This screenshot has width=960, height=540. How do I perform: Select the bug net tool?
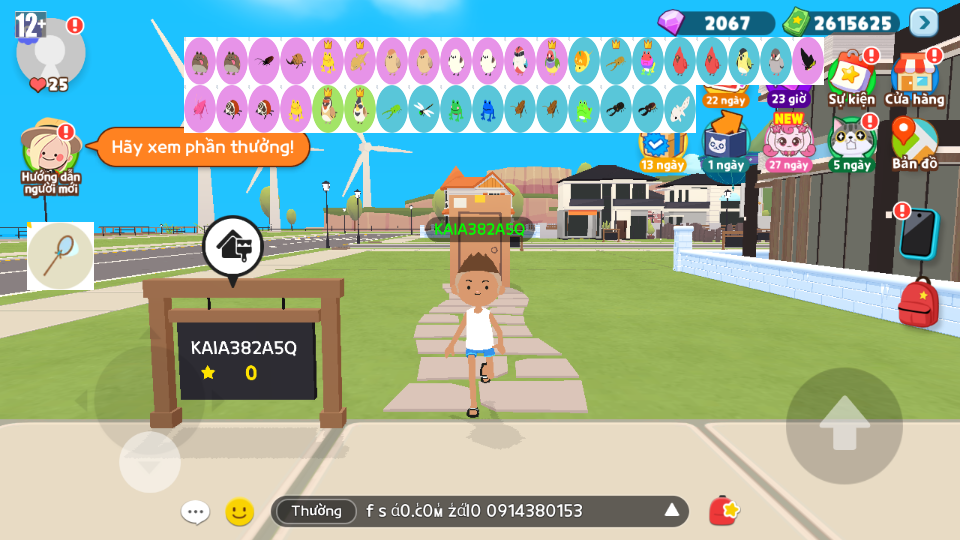(60, 256)
